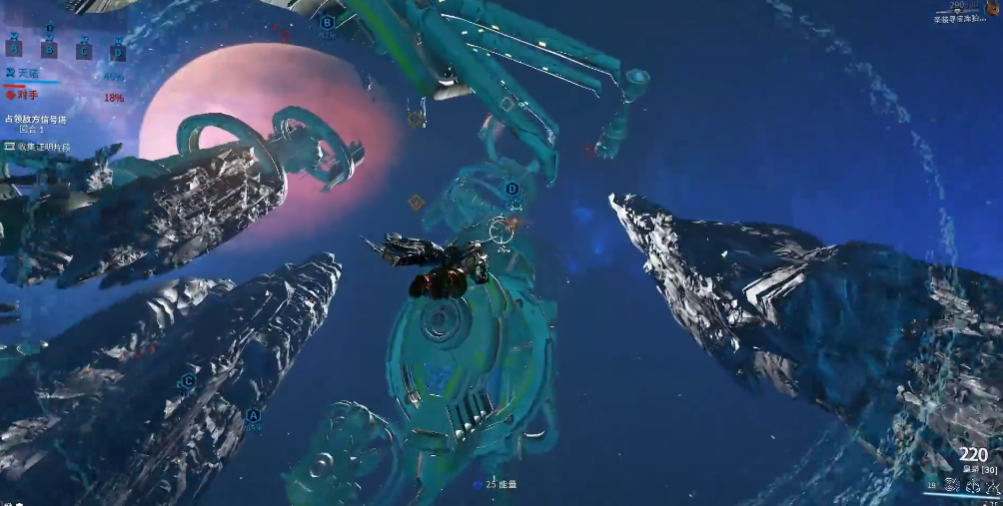1003x506 pixels.
Task: Click the 收集证明片段 objective entry
Action: [42, 147]
